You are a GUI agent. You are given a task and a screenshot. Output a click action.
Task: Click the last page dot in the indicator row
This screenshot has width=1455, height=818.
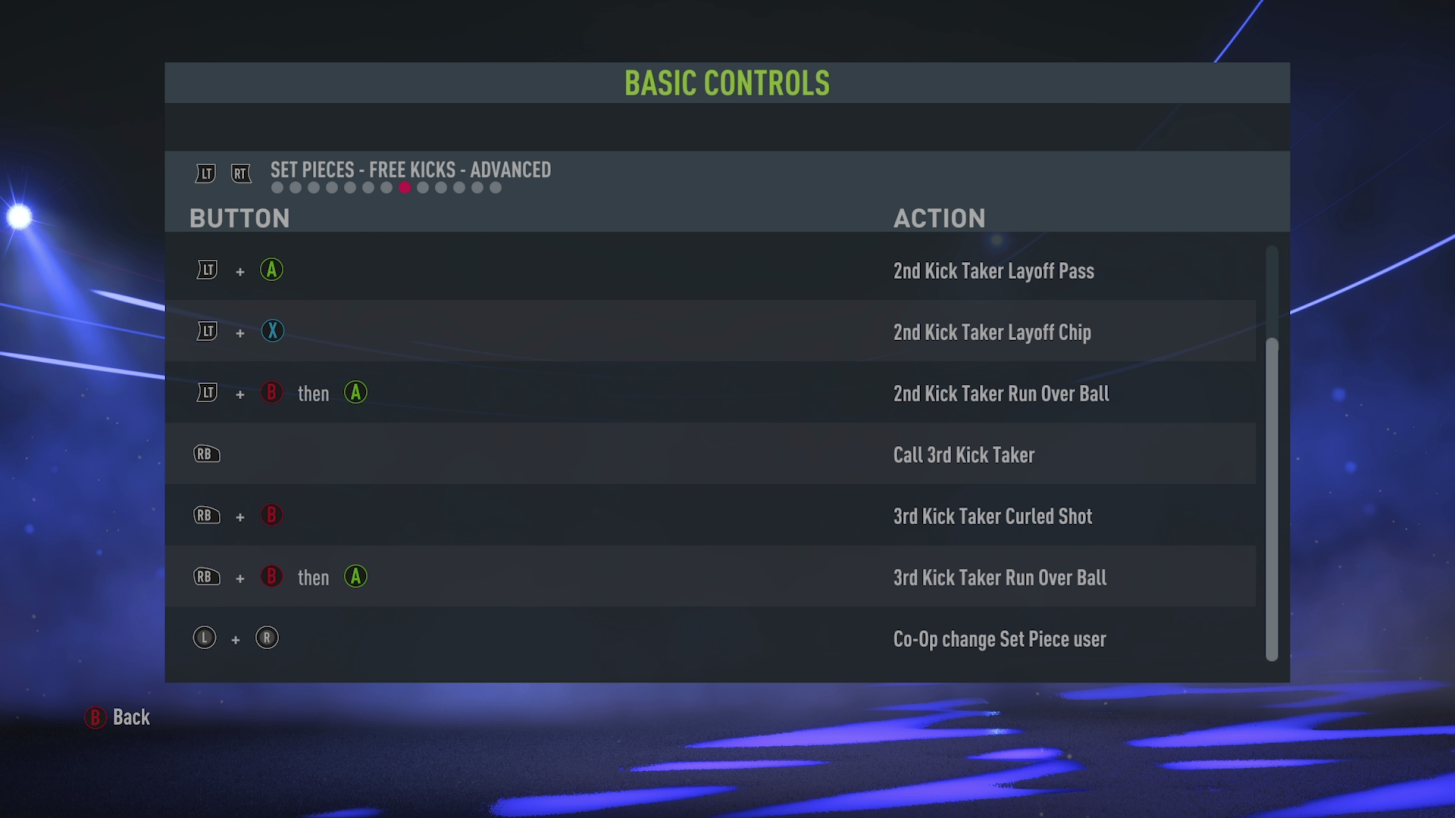pos(495,187)
